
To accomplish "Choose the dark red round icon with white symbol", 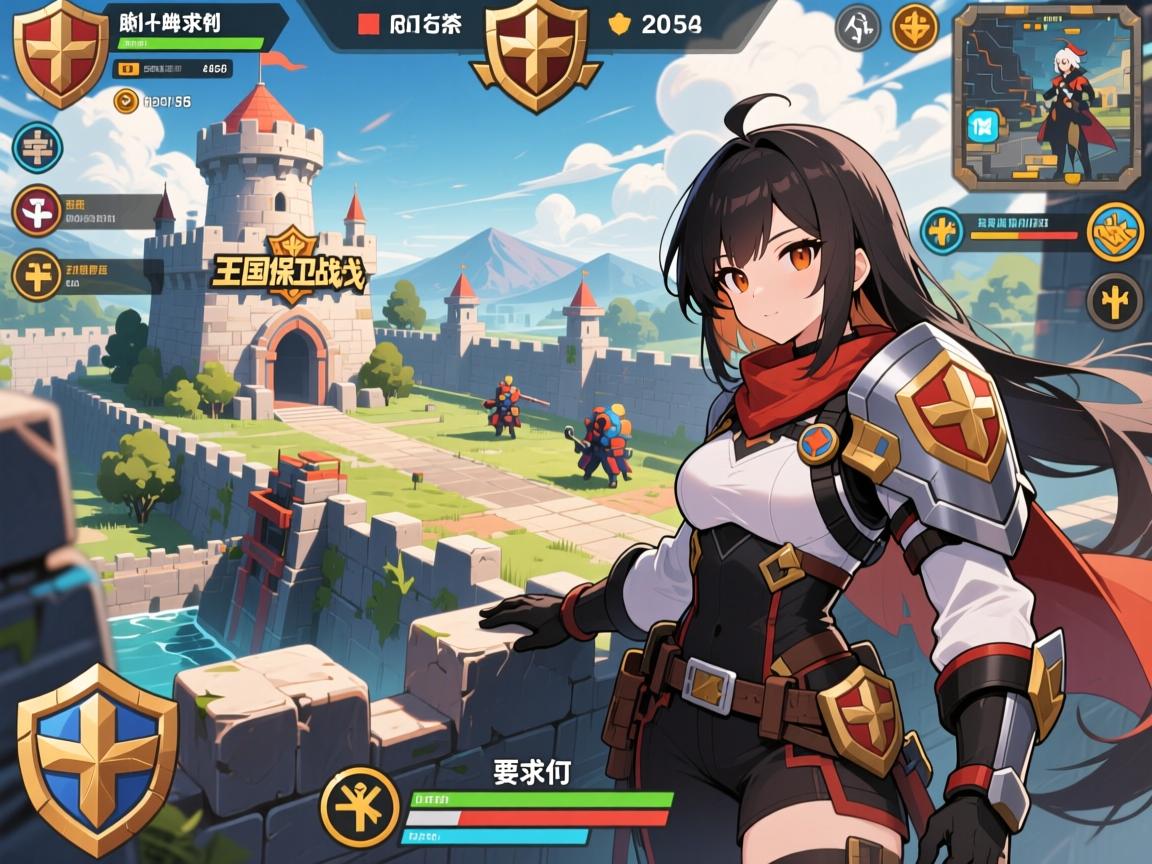I will [x=38, y=211].
